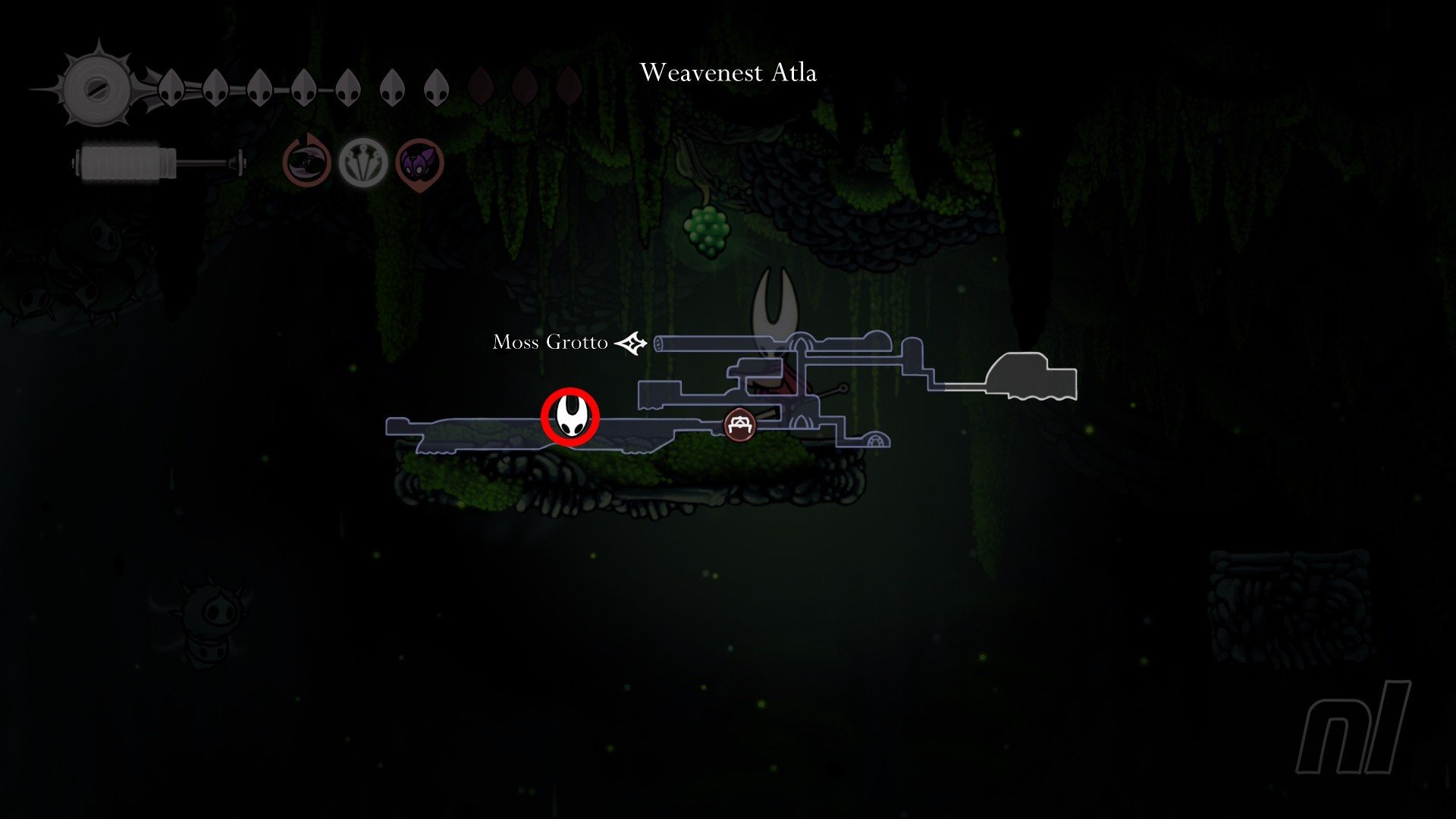Click the bench marker on the map
Viewport: 1456px width, 819px height.
[x=739, y=425]
